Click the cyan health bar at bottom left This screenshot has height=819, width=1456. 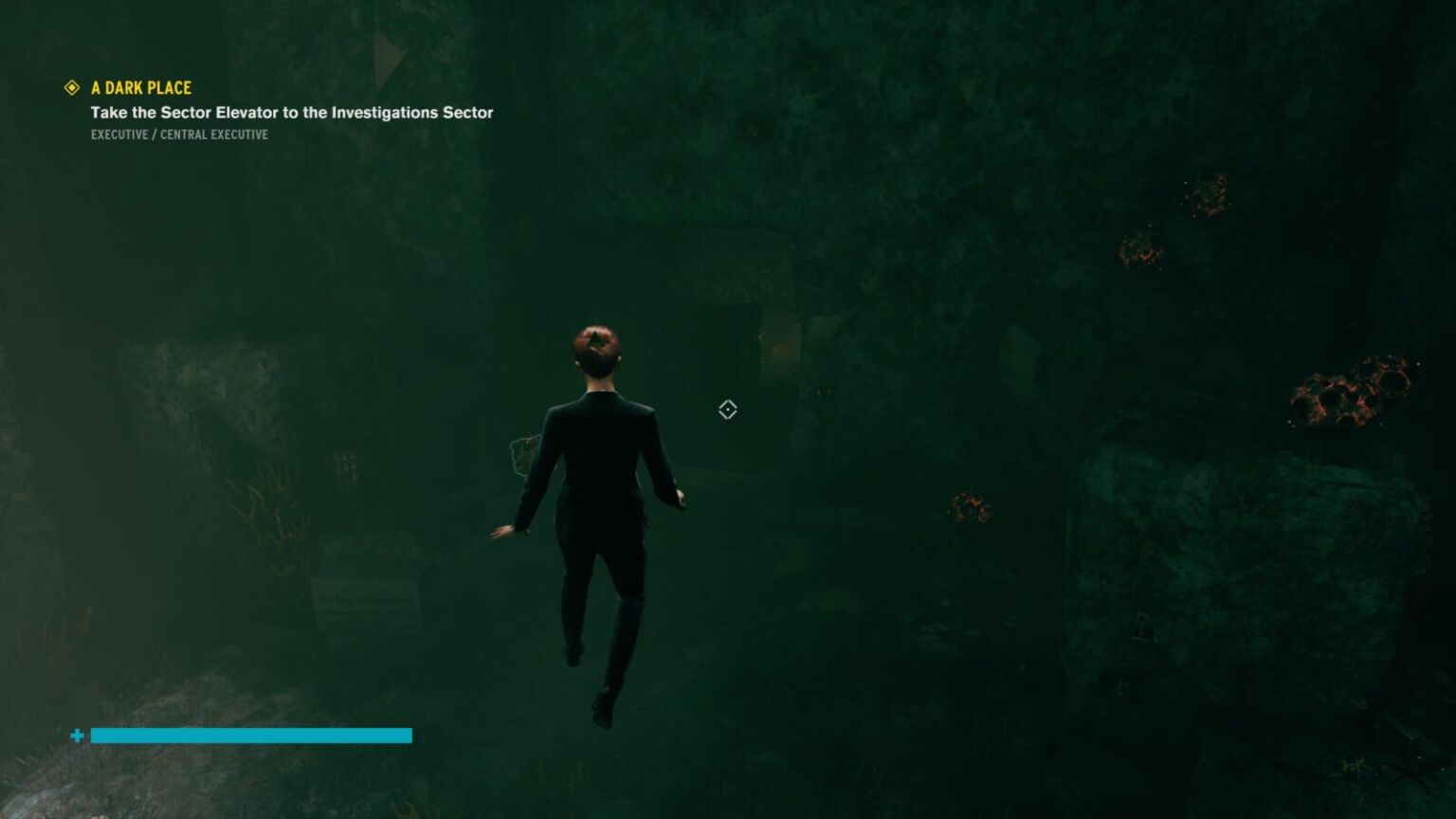(x=251, y=736)
